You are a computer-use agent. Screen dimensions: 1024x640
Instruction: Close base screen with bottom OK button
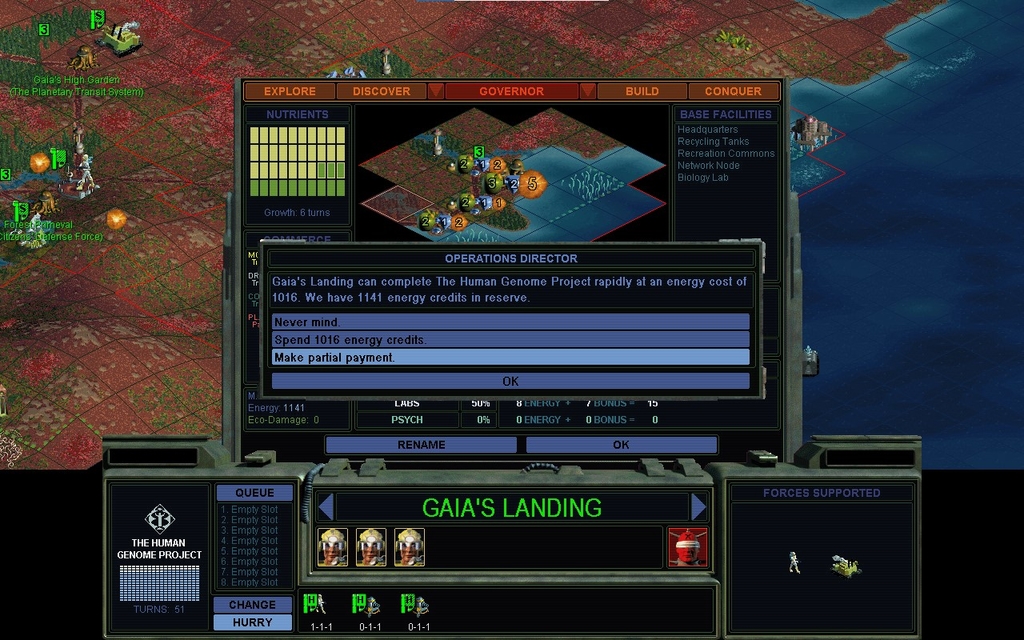click(621, 445)
